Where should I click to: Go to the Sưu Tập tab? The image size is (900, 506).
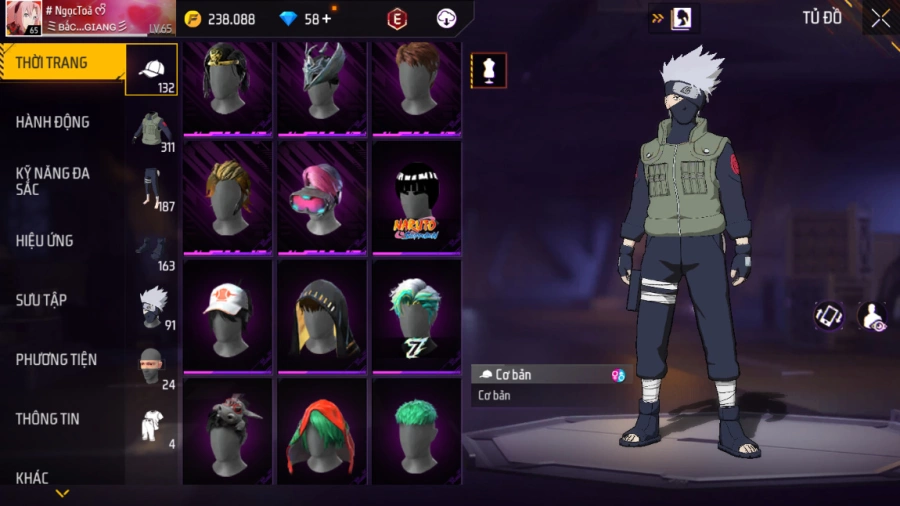(41, 300)
